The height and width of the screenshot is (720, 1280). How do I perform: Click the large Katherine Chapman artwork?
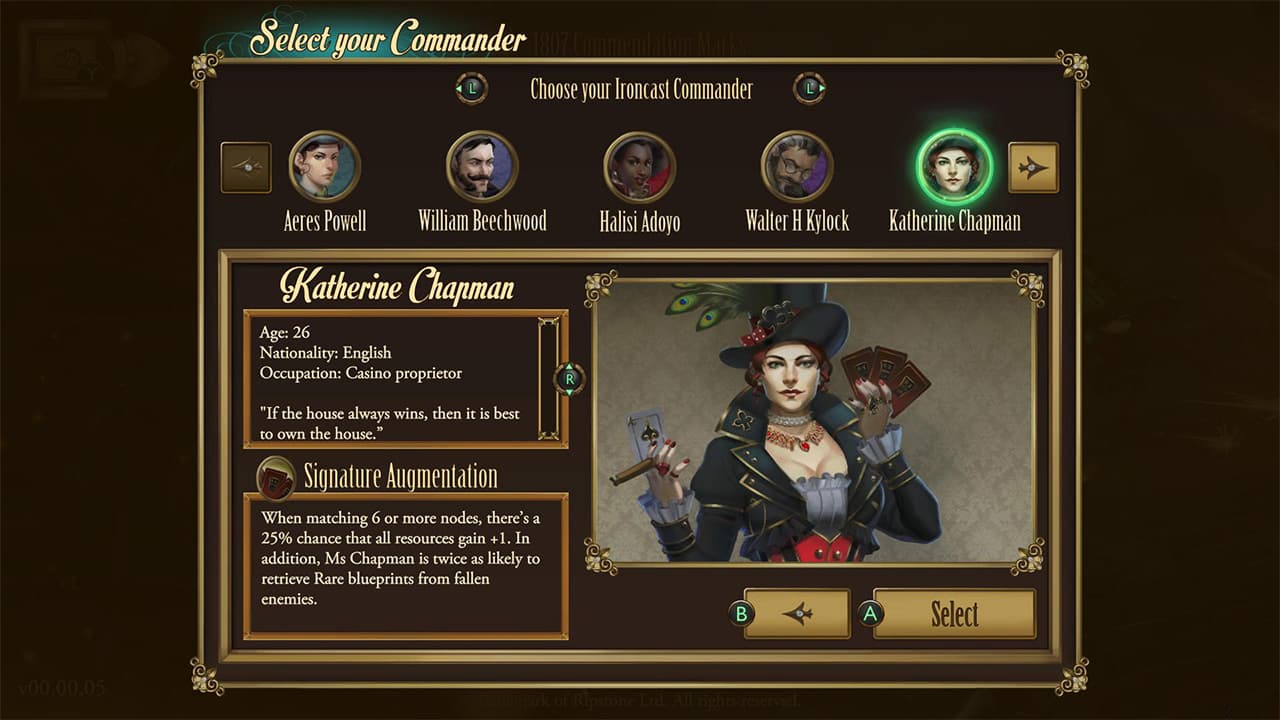[810, 430]
